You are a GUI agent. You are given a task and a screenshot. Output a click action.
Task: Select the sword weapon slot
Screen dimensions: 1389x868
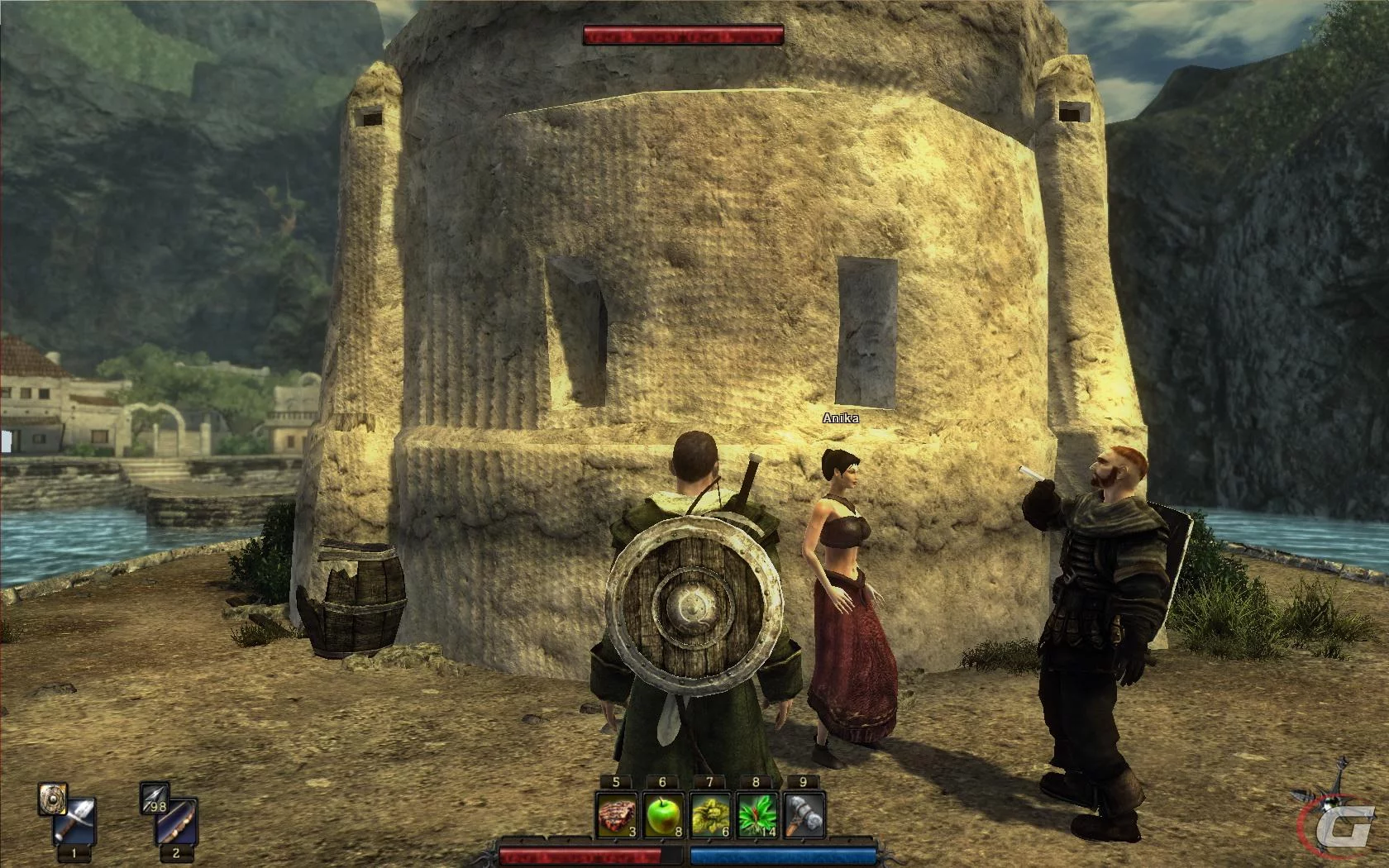76,822
